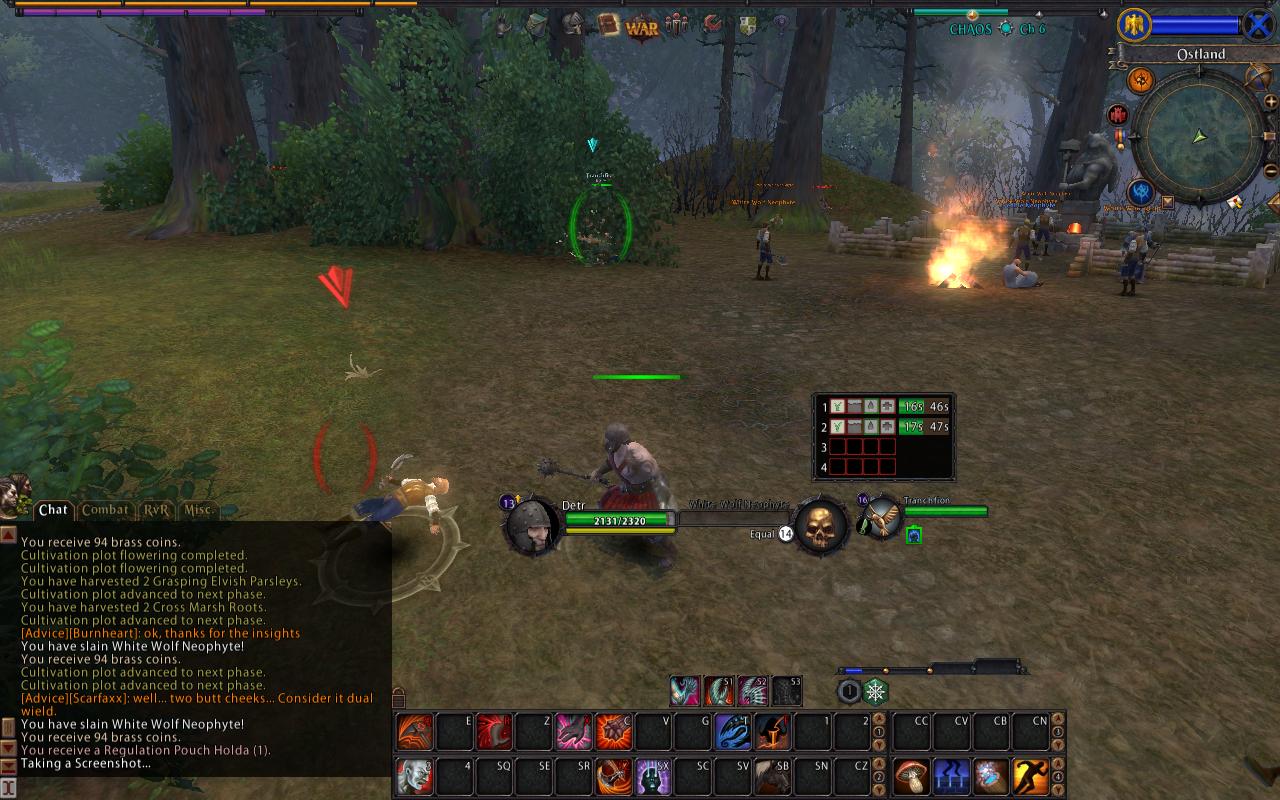Image resolution: width=1280 pixels, height=800 pixels.
Task: Switch to the Combat chat tab
Action: point(105,510)
